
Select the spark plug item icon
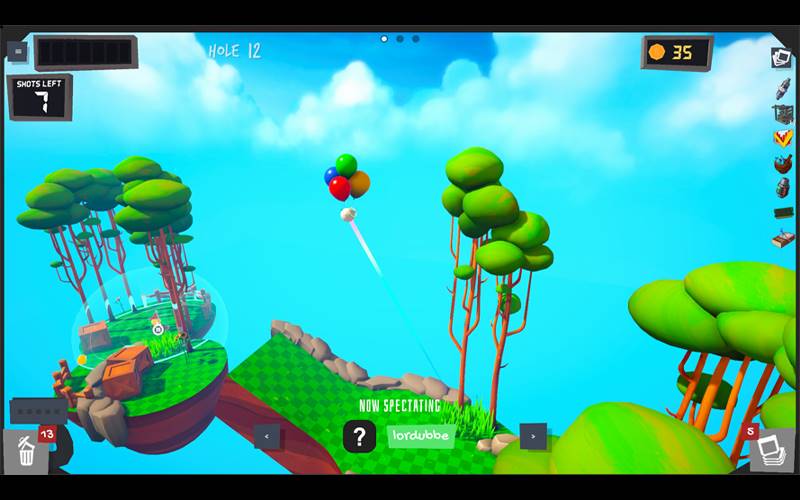(x=782, y=86)
